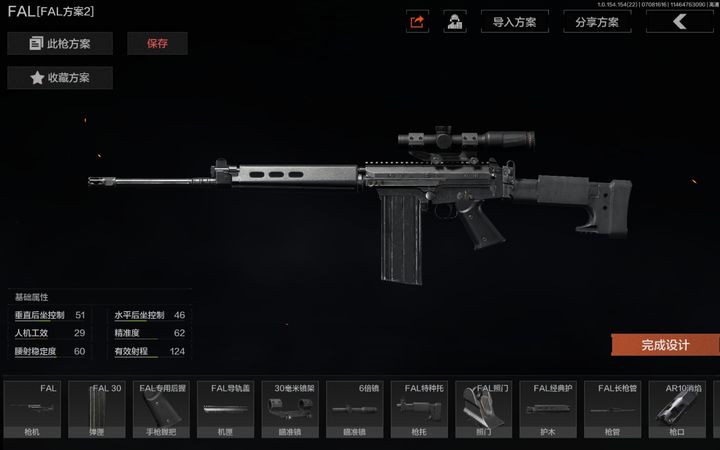Open the 此枪方案 weapon plans list

[x=60, y=43]
